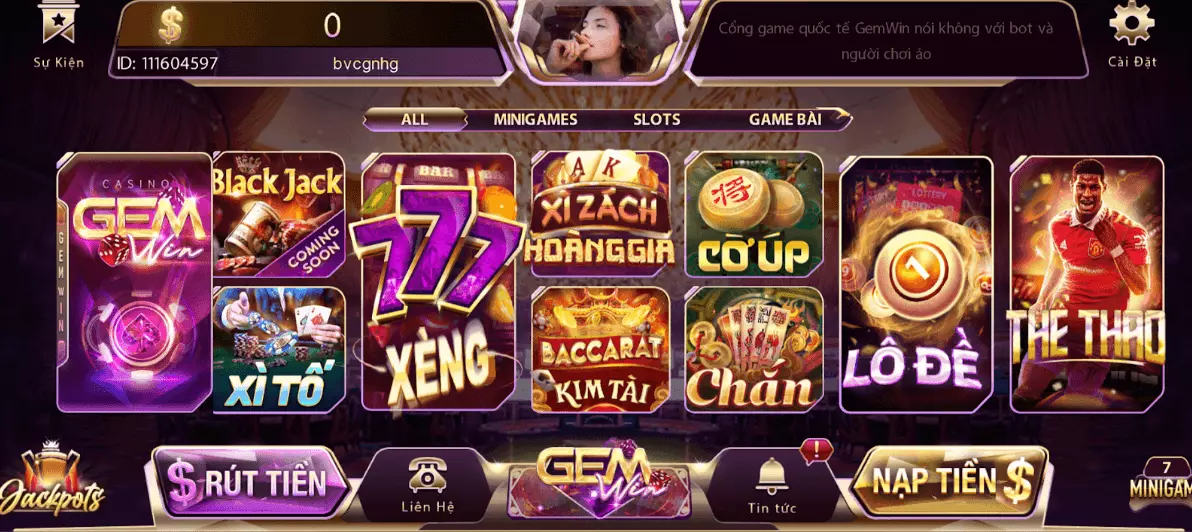Image resolution: width=1192 pixels, height=532 pixels.
Task: Open the 777 Xèng slot game
Action: [x=438, y=282]
